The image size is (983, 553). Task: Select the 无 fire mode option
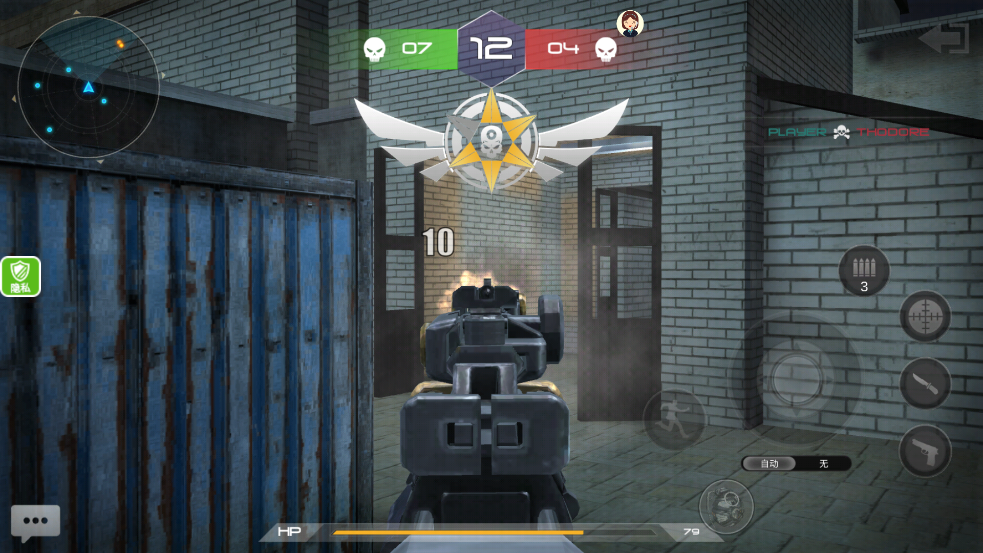click(824, 464)
